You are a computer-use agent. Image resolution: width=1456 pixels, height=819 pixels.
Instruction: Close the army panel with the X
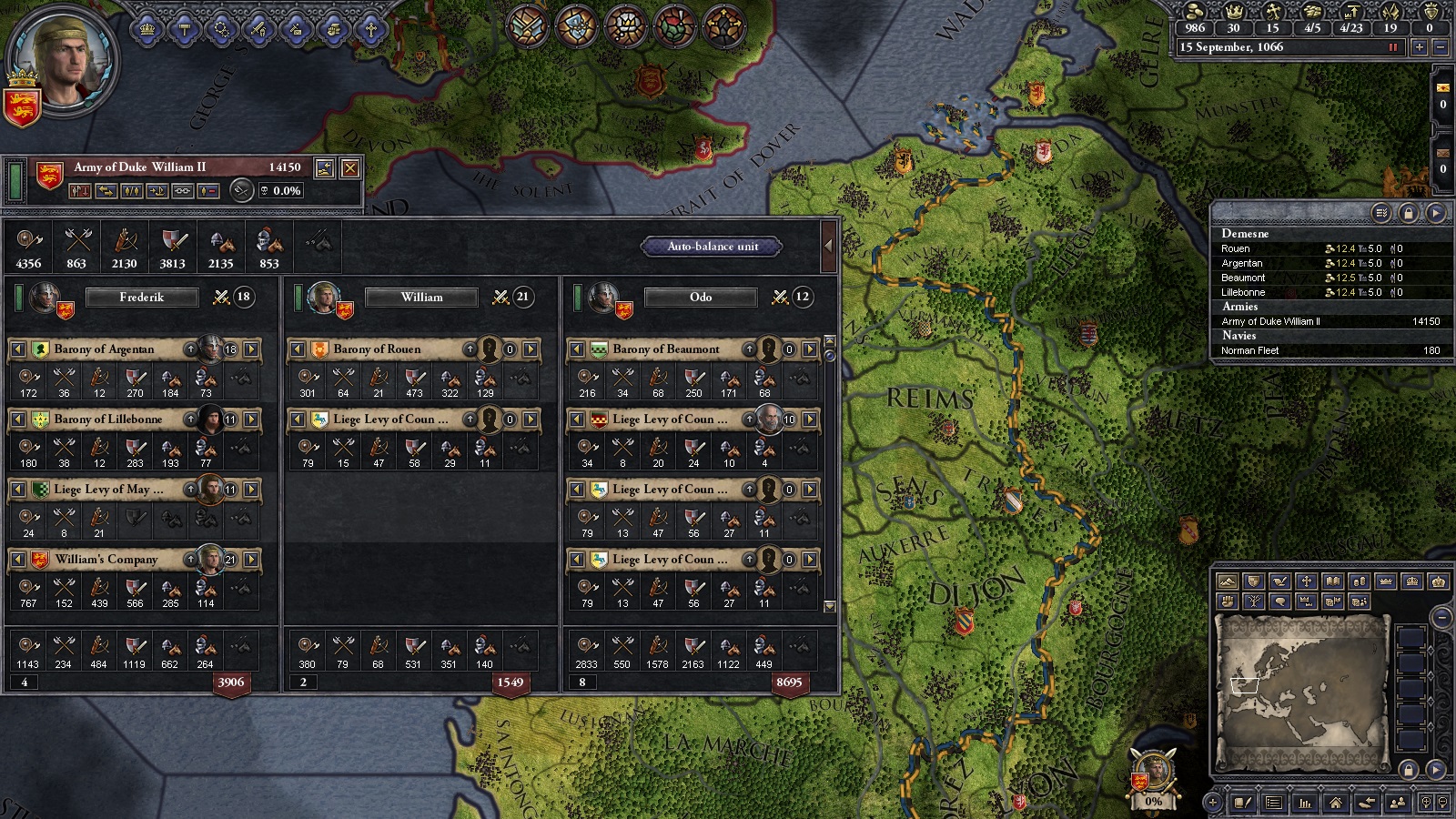point(349,168)
